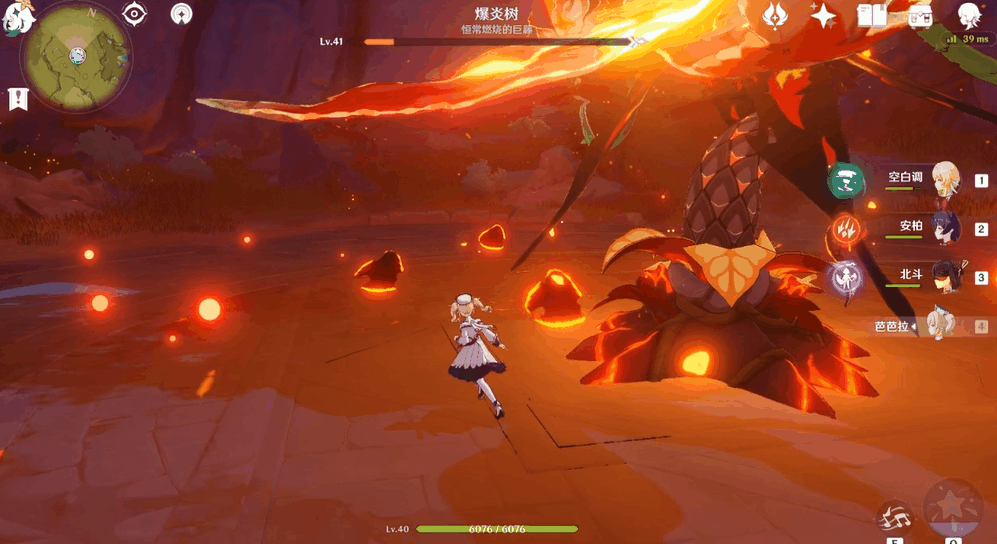997x544 pixels.
Task: Activate the elemental burst star icon
Action: (953, 508)
